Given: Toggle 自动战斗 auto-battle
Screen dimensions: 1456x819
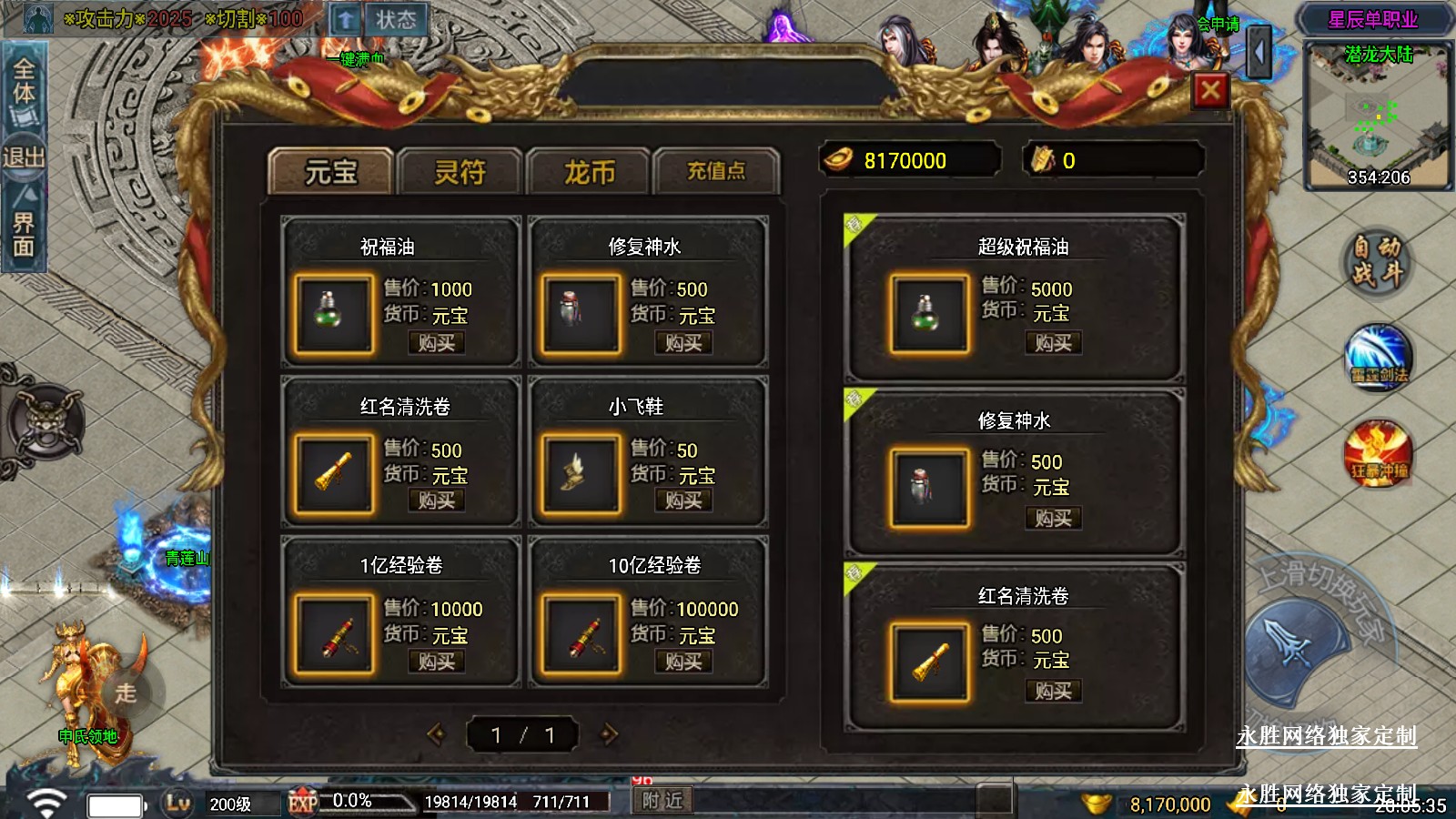Looking at the screenshot, I should (x=1377, y=260).
